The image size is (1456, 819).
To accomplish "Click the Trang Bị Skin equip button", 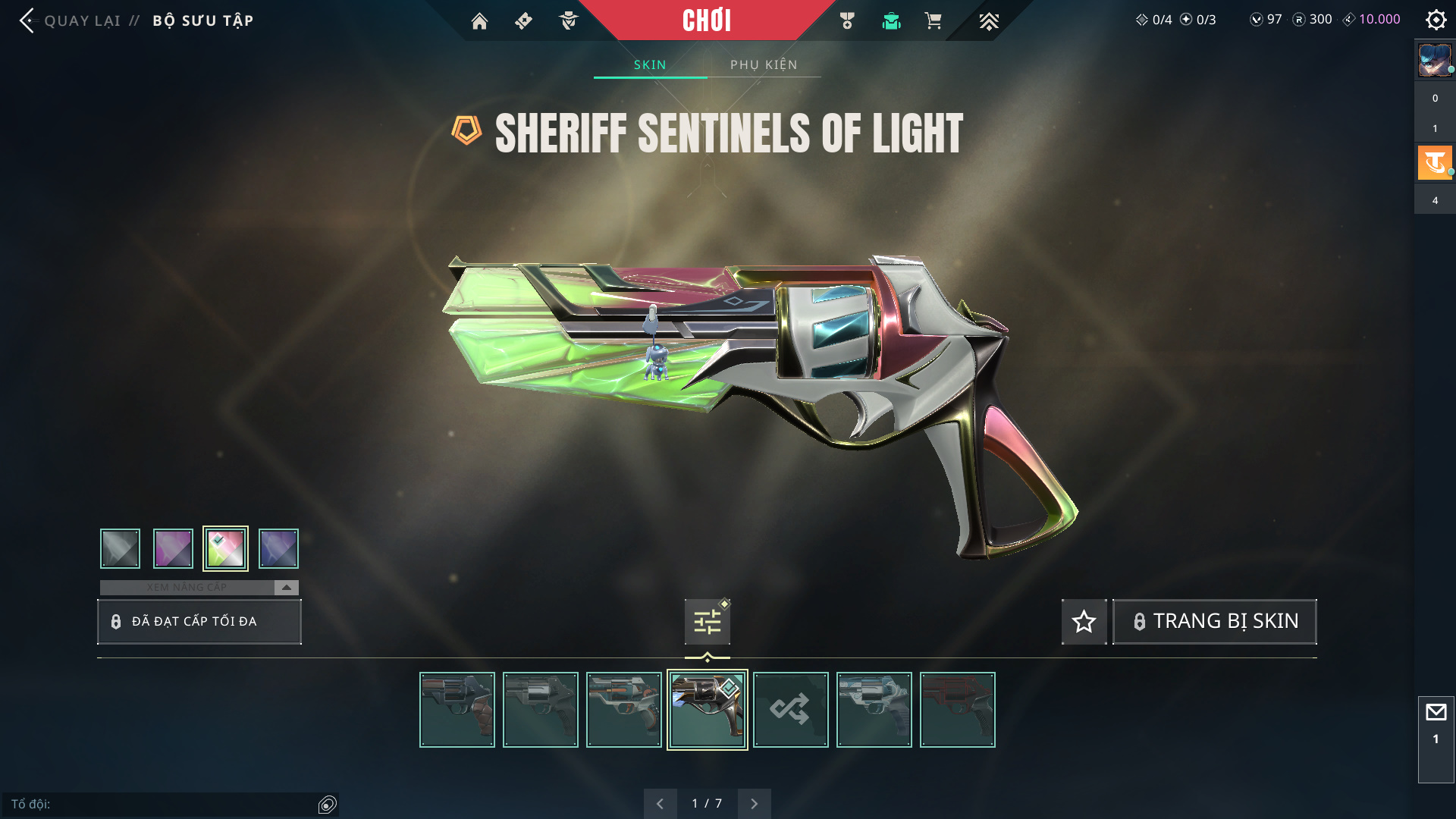I will click(x=1214, y=622).
